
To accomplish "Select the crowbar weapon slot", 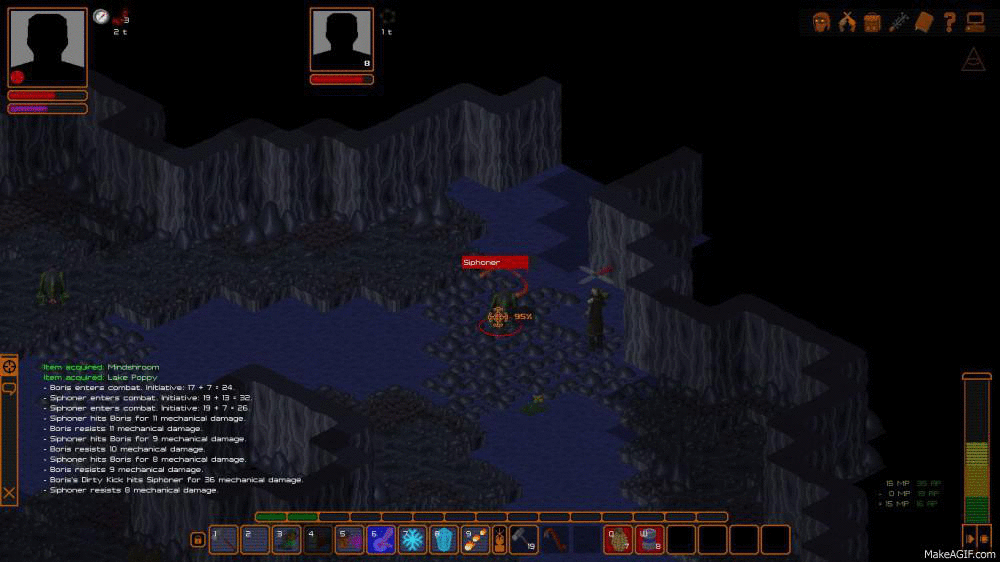I will pos(555,540).
